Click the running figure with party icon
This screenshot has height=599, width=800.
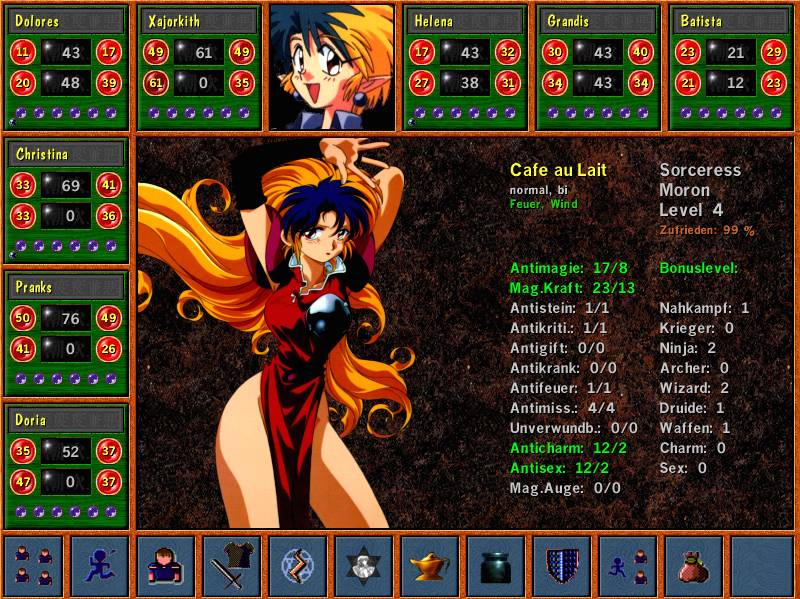(x=628, y=565)
